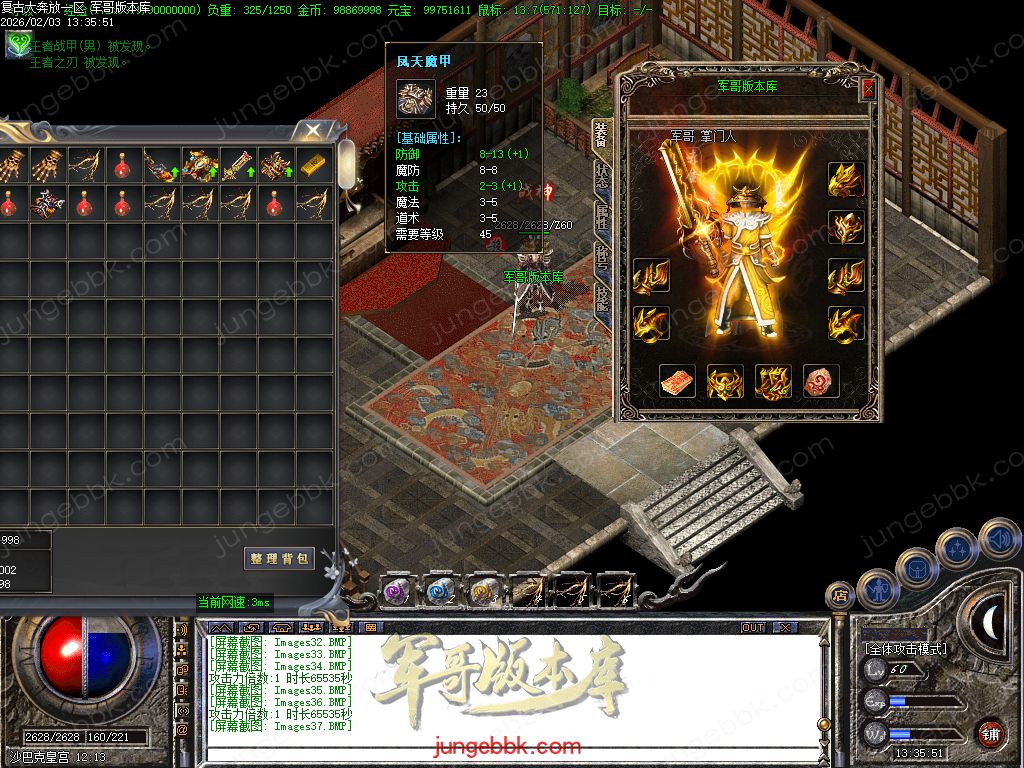The image size is (1024, 768).
Task: Click the 整理背包 sort bag button
Action: click(279, 558)
